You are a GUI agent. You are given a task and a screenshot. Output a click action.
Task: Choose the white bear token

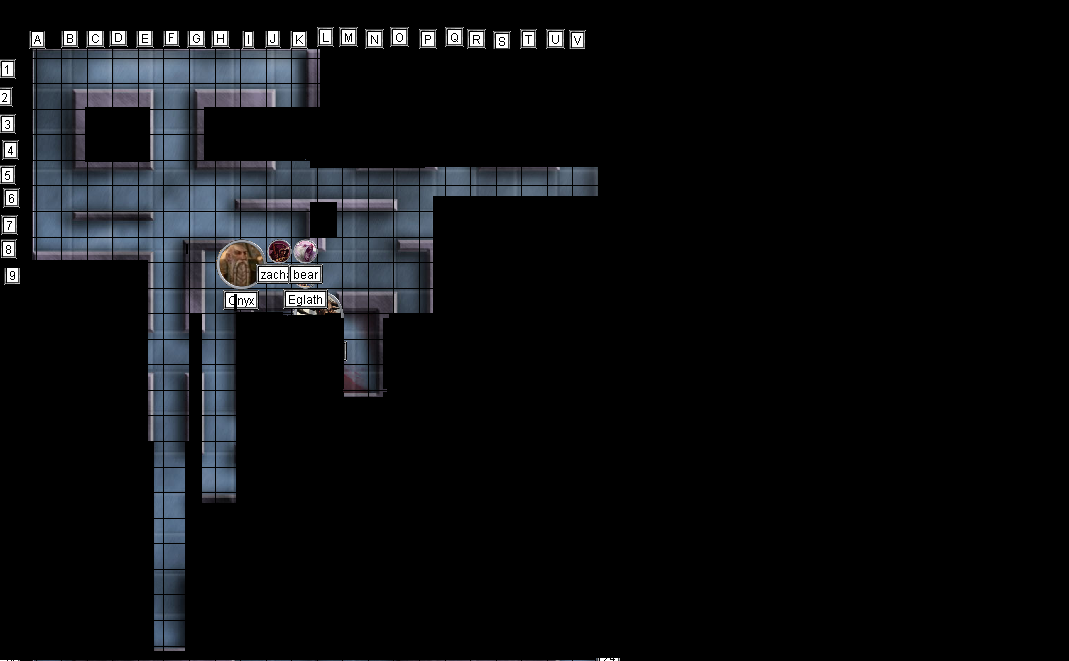(x=305, y=251)
